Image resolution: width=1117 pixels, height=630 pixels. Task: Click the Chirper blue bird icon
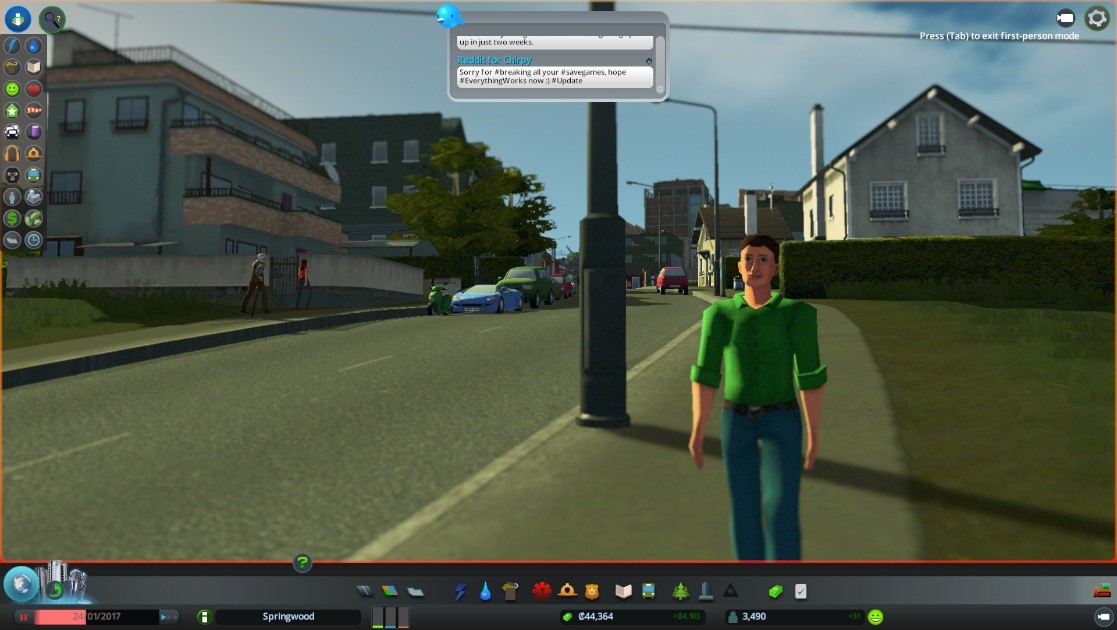tap(449, 17)
